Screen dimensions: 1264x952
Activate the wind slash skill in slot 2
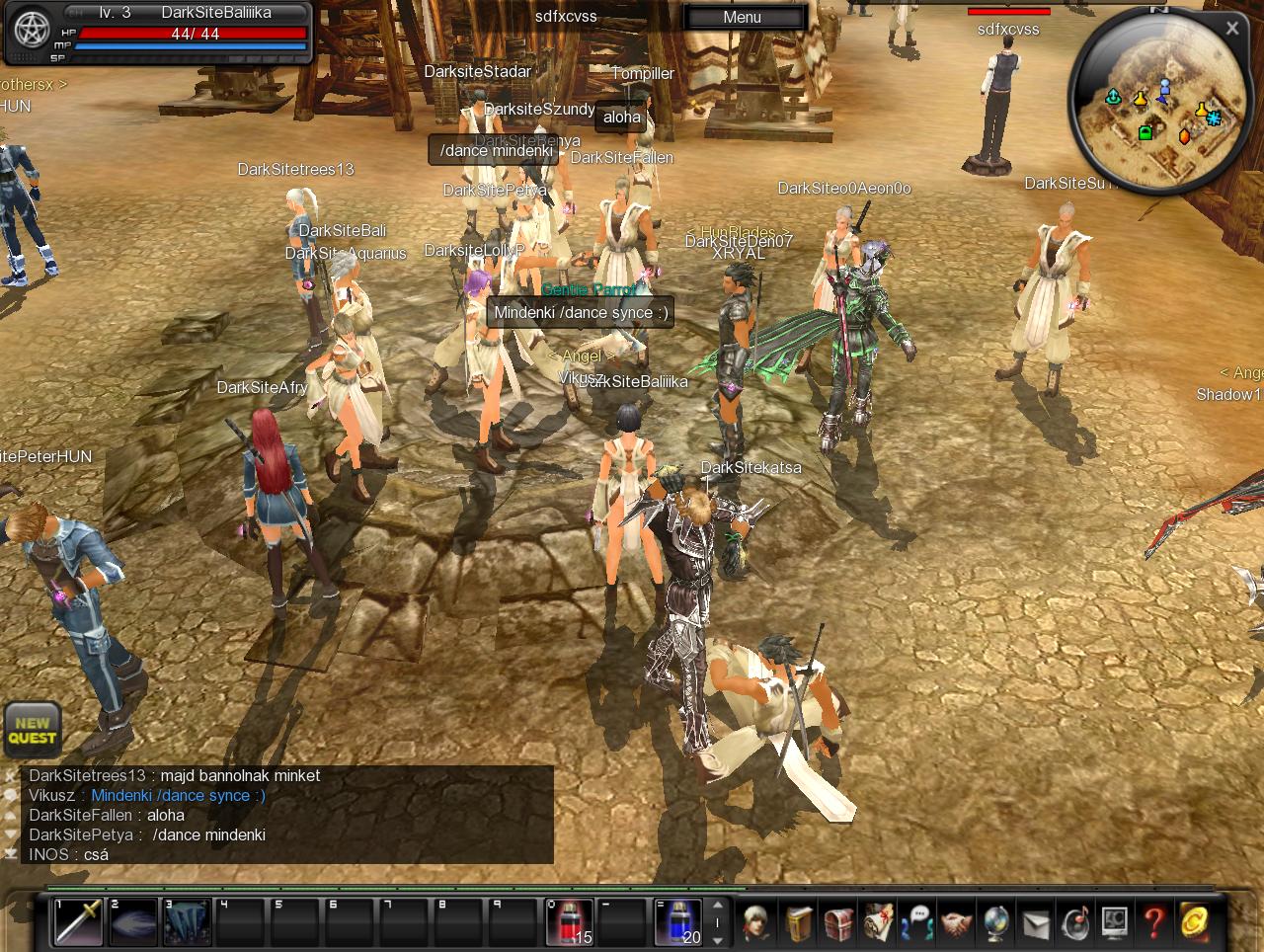(132, 921)
